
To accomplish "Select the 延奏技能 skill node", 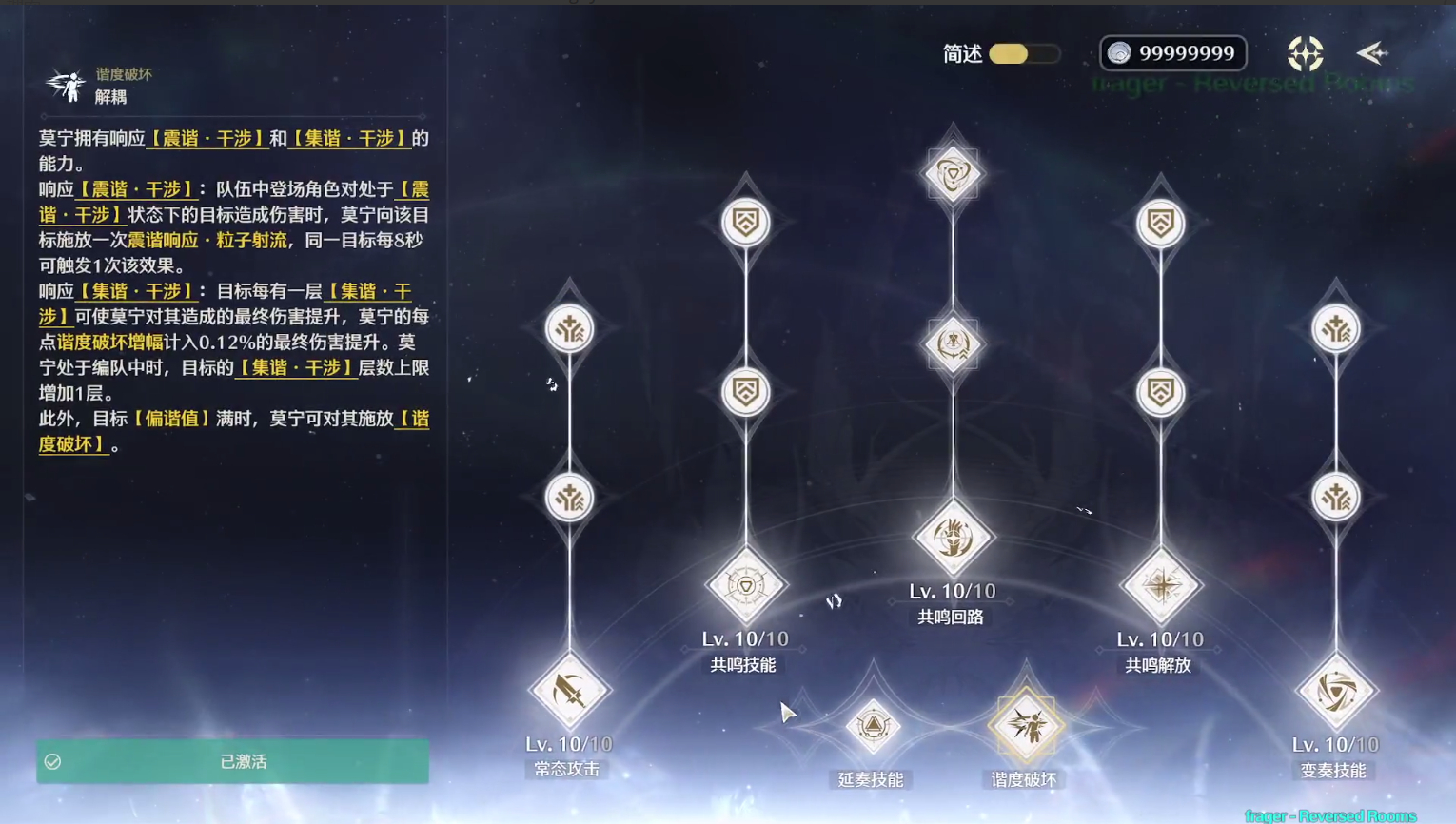I will [x=873, y=727].
